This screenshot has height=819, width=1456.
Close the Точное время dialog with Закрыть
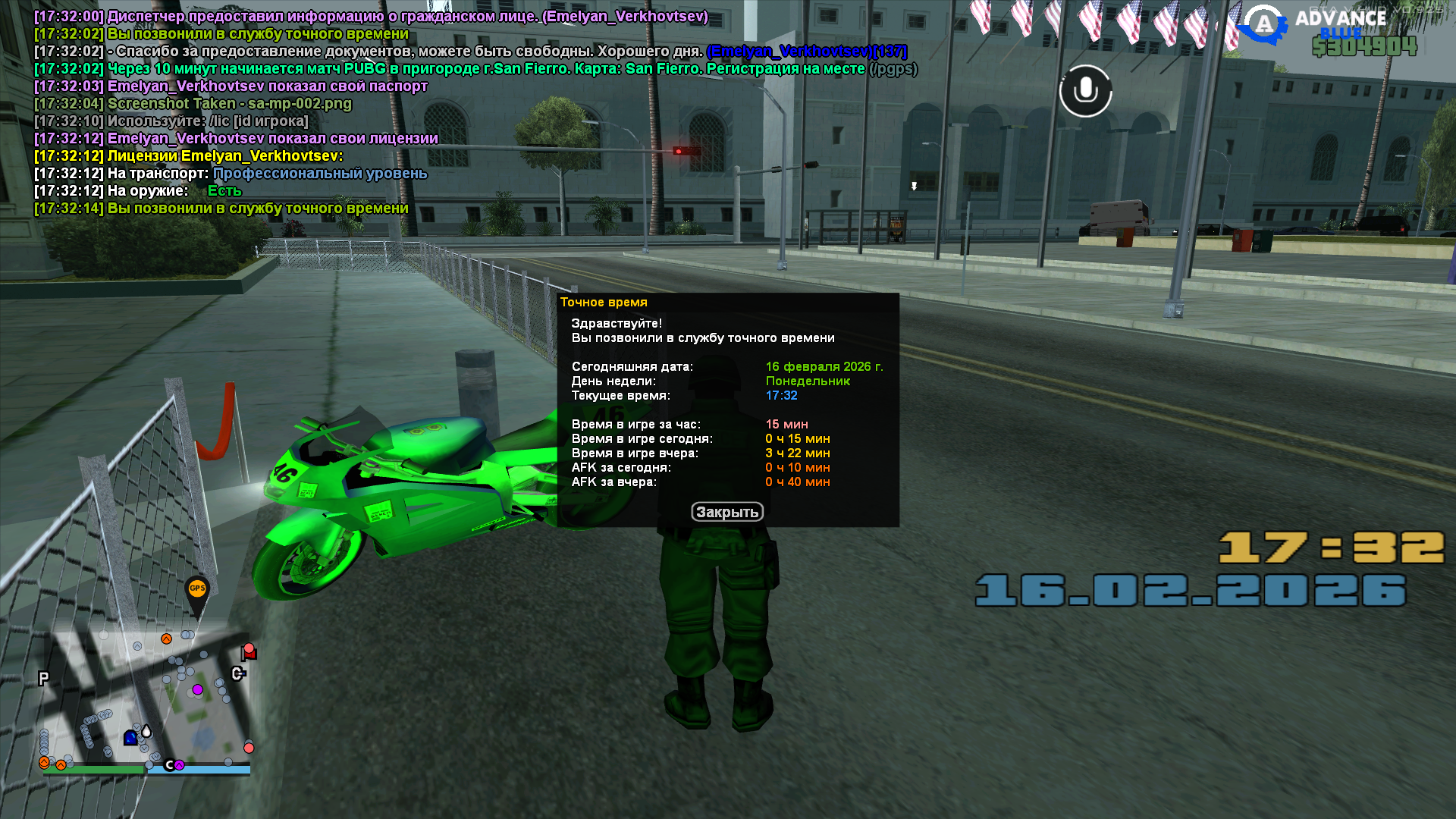pyautogui.click(x=726, y=512)
